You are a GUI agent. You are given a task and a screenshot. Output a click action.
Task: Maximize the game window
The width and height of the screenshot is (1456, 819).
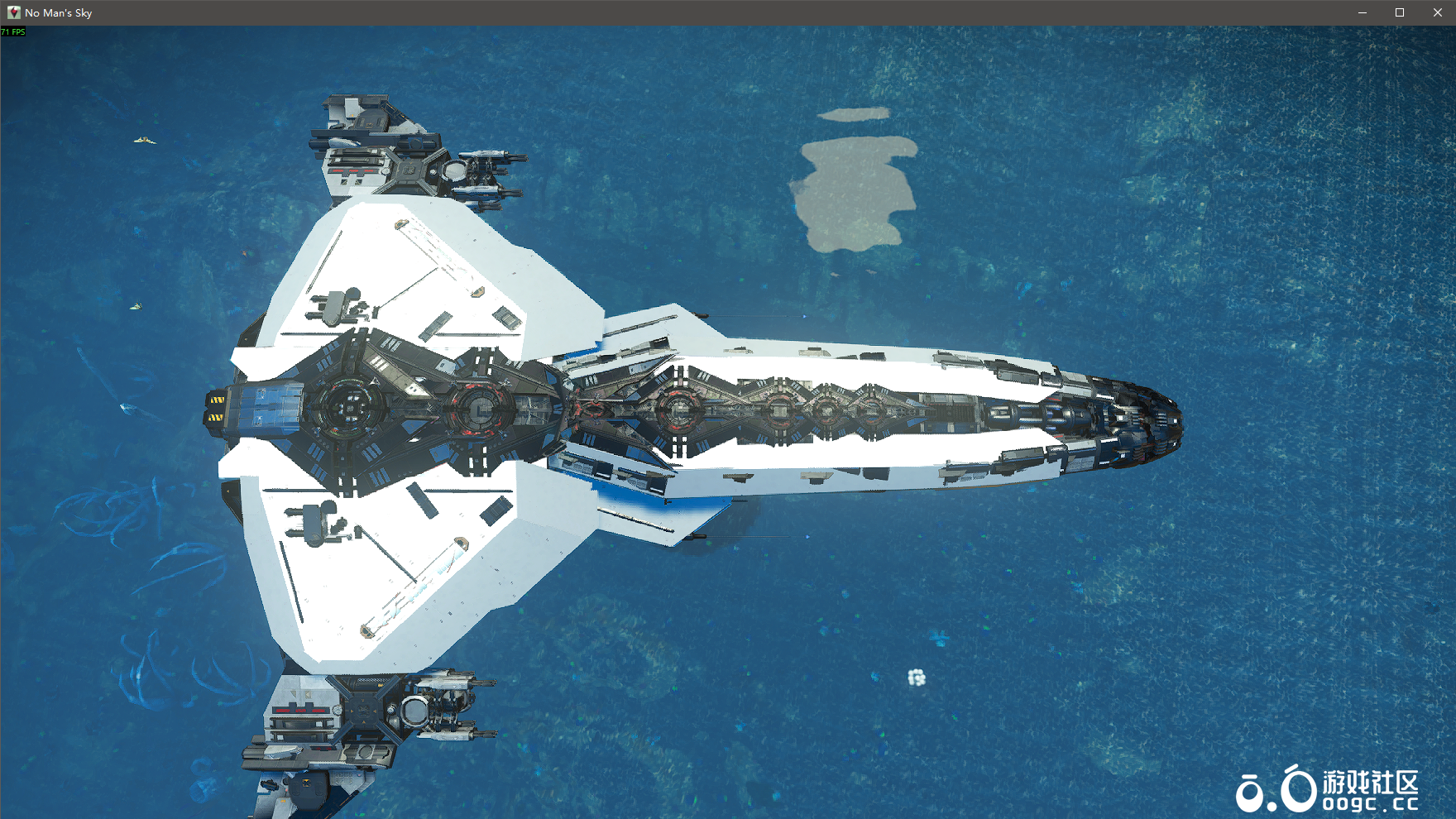point(1400,12)
